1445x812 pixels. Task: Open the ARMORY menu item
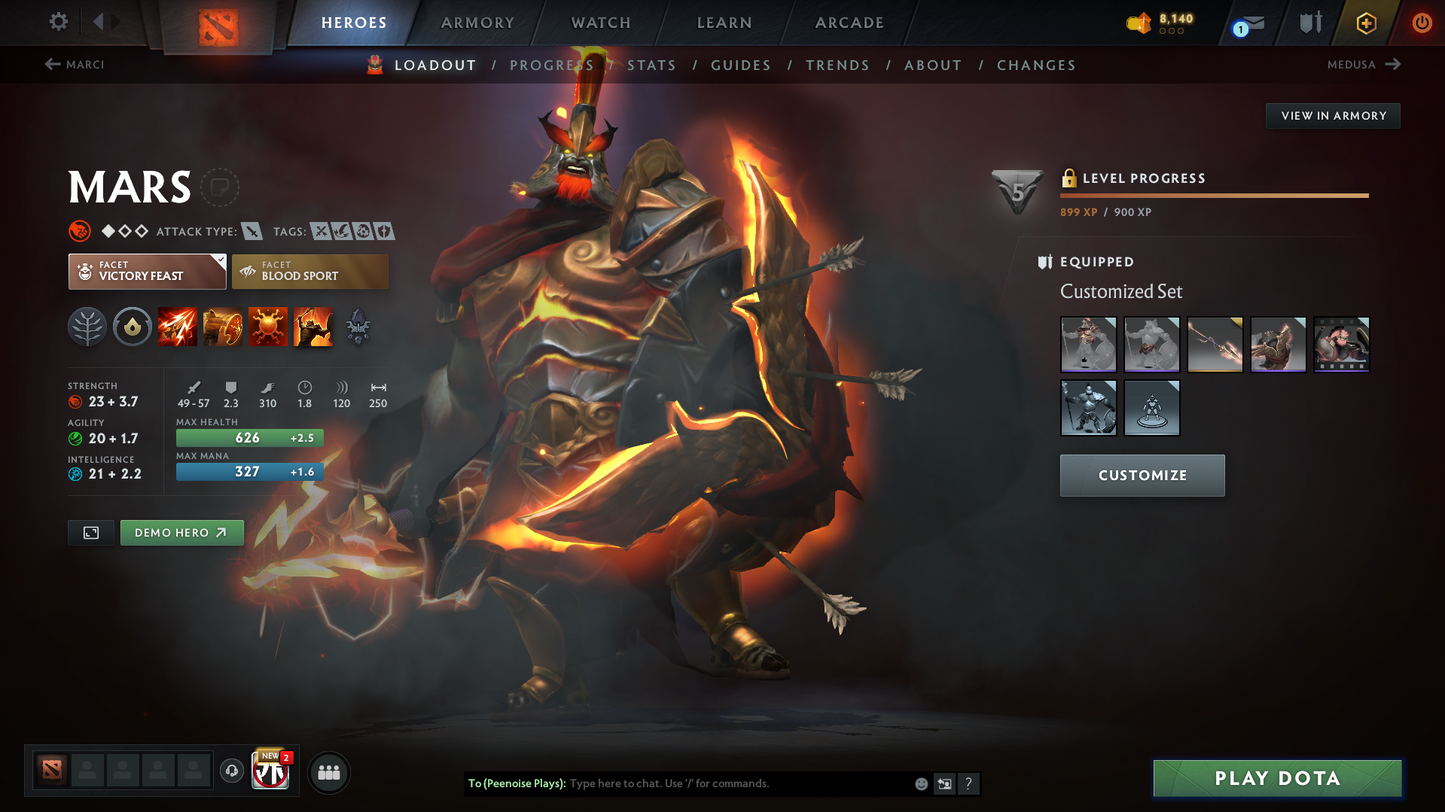point(477,22)
